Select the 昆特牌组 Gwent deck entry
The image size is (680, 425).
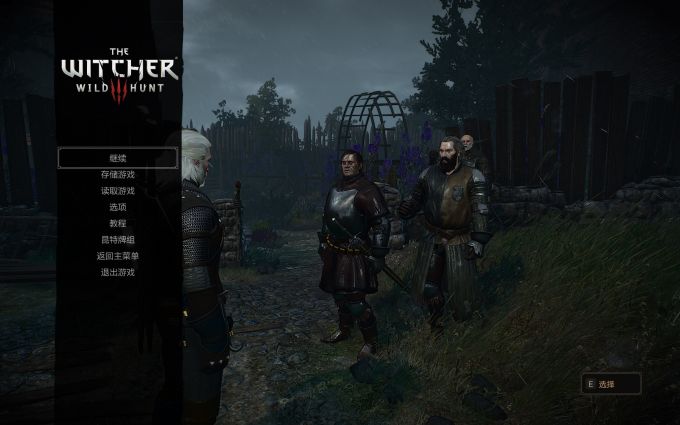(118, 240)
